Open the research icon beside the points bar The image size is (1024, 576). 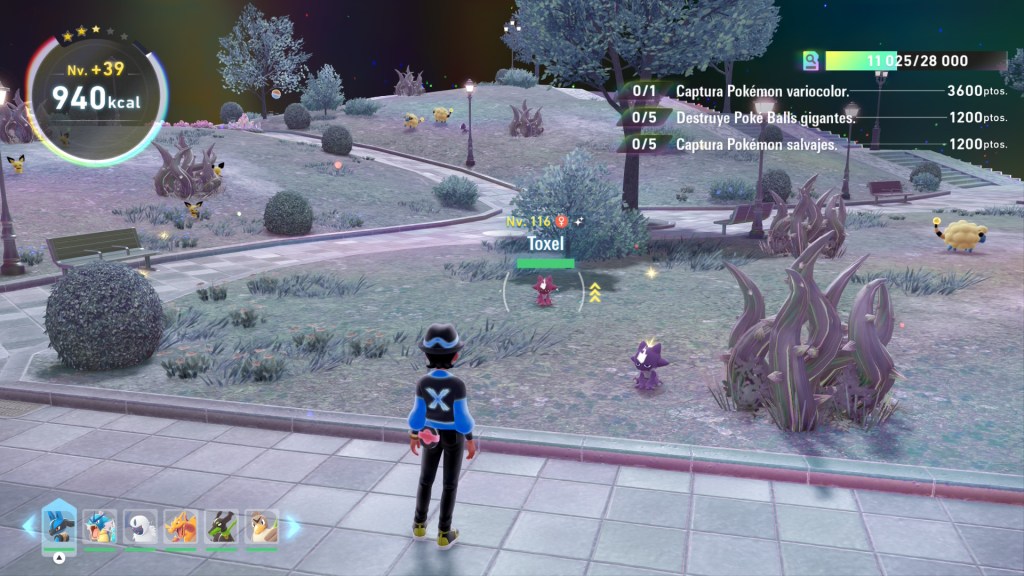812,61
